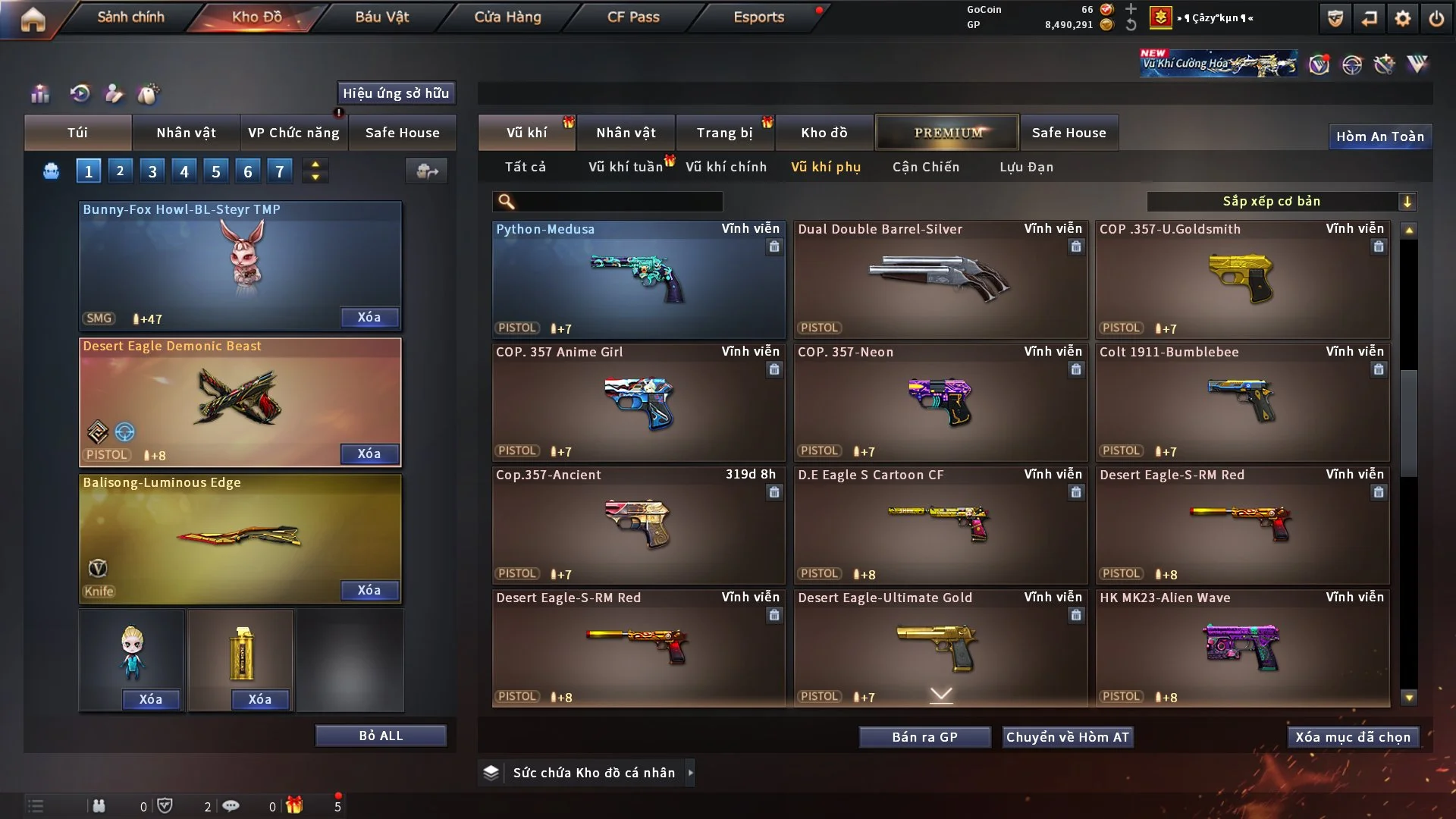Open the Sắp xếp cơ bản sort dropdown
This screenshot has height=819, width=1456.
point(1282,201)
